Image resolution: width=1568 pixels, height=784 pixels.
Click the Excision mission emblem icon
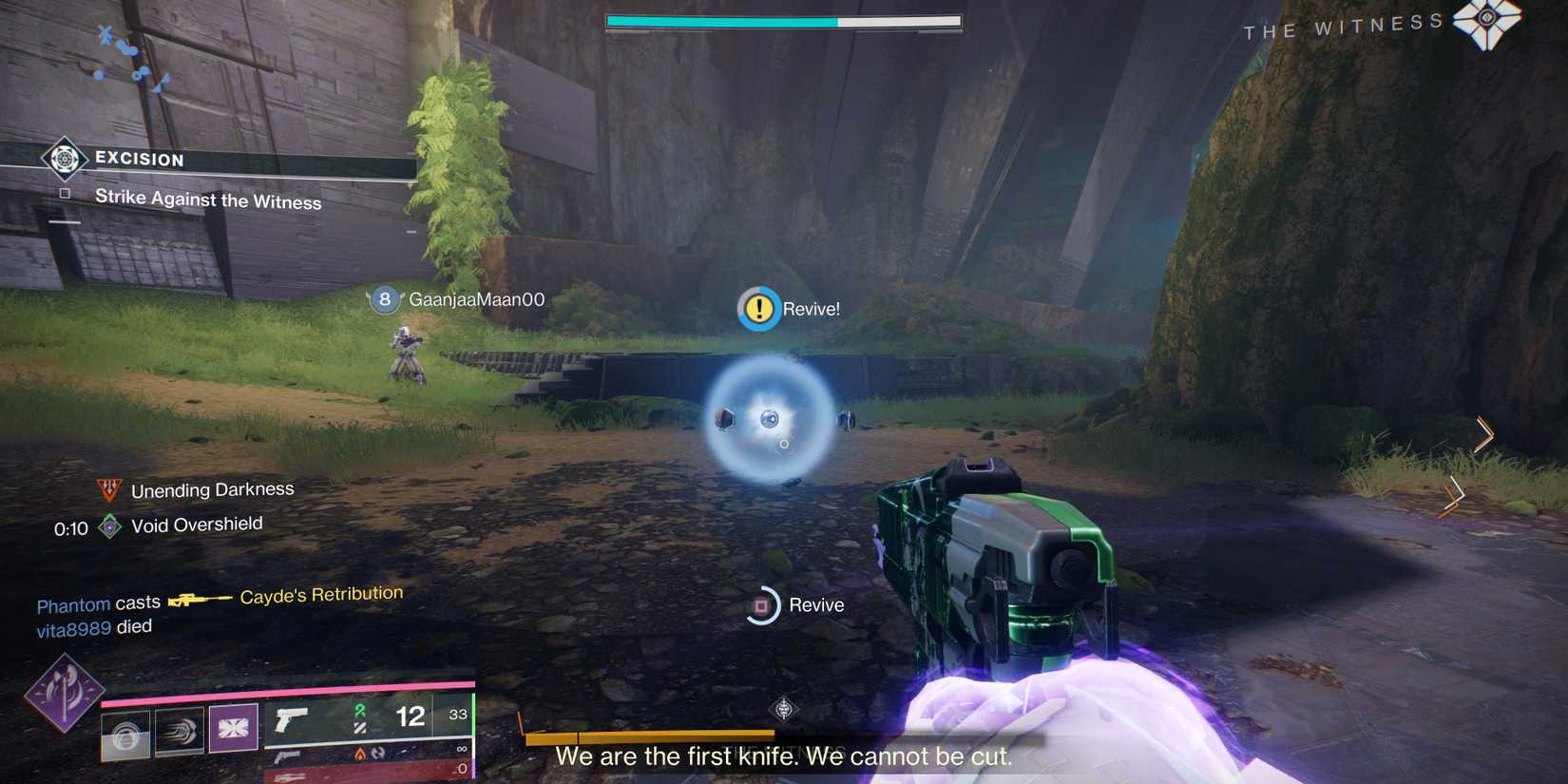click(x=63, y=160)
